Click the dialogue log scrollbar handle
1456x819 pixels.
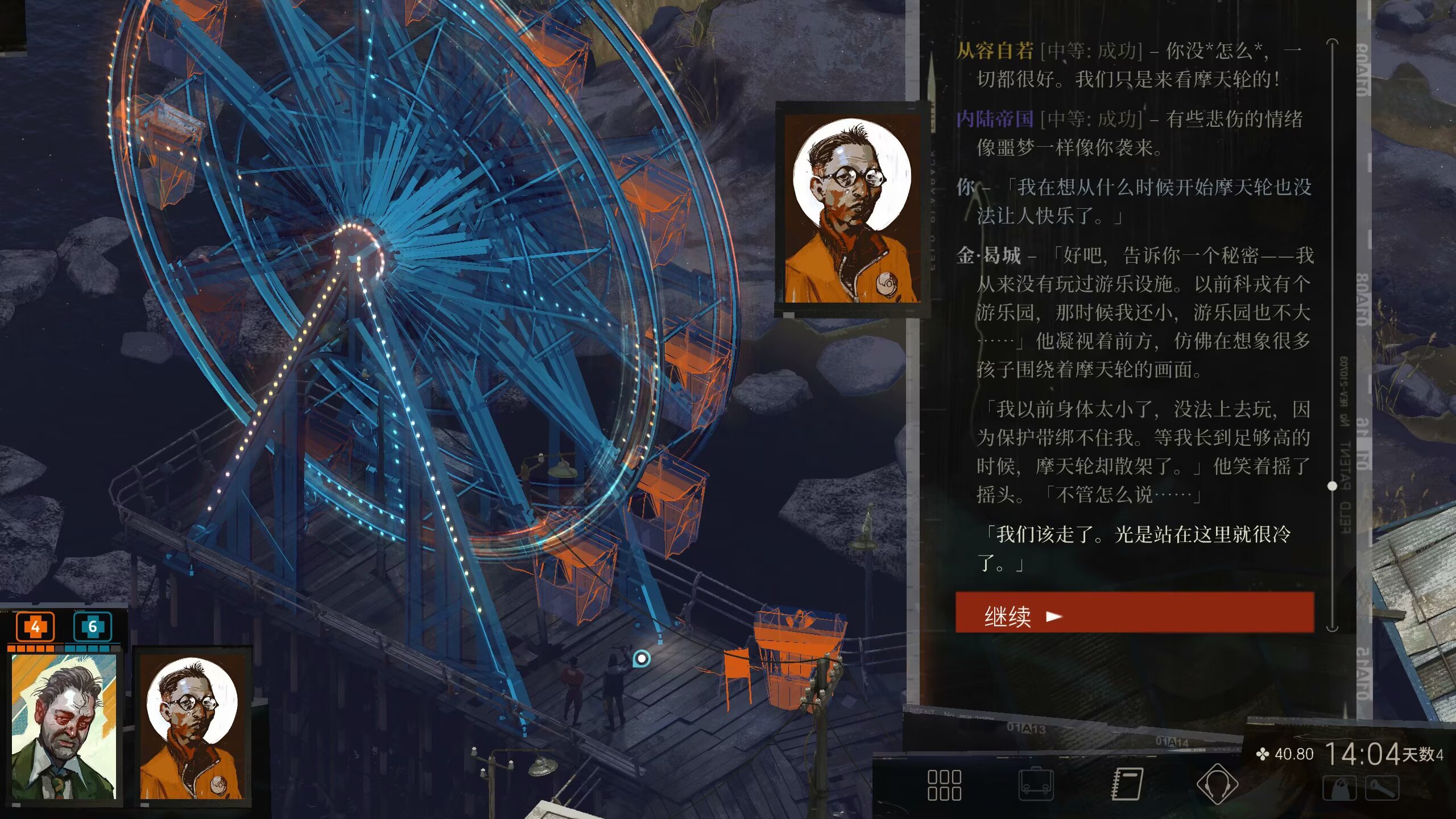pyautogui.click(x=1332, y=486)
